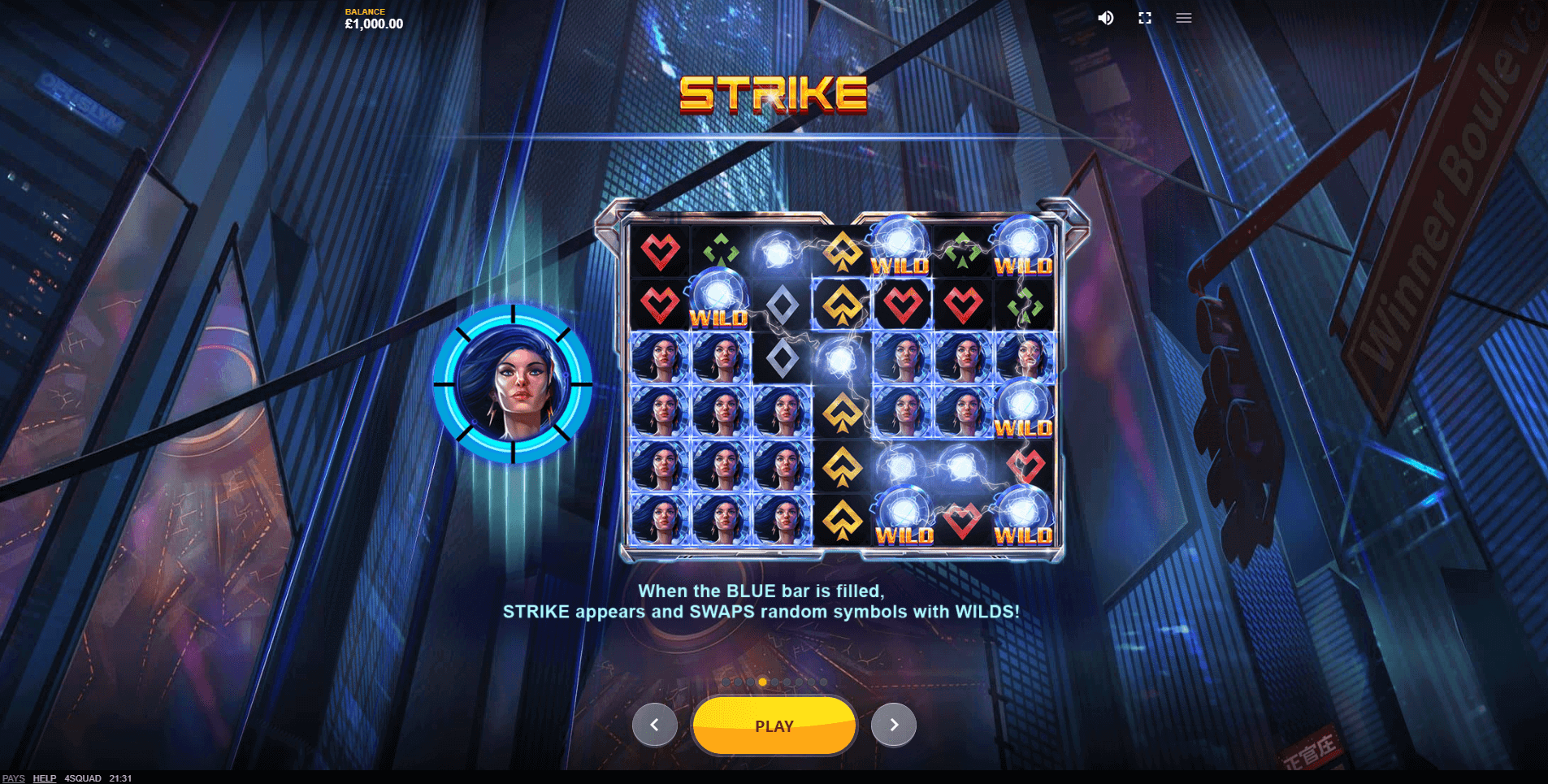Advance to the next intro slide
This screenshot has height=784, width=1548.
[893, 725]
